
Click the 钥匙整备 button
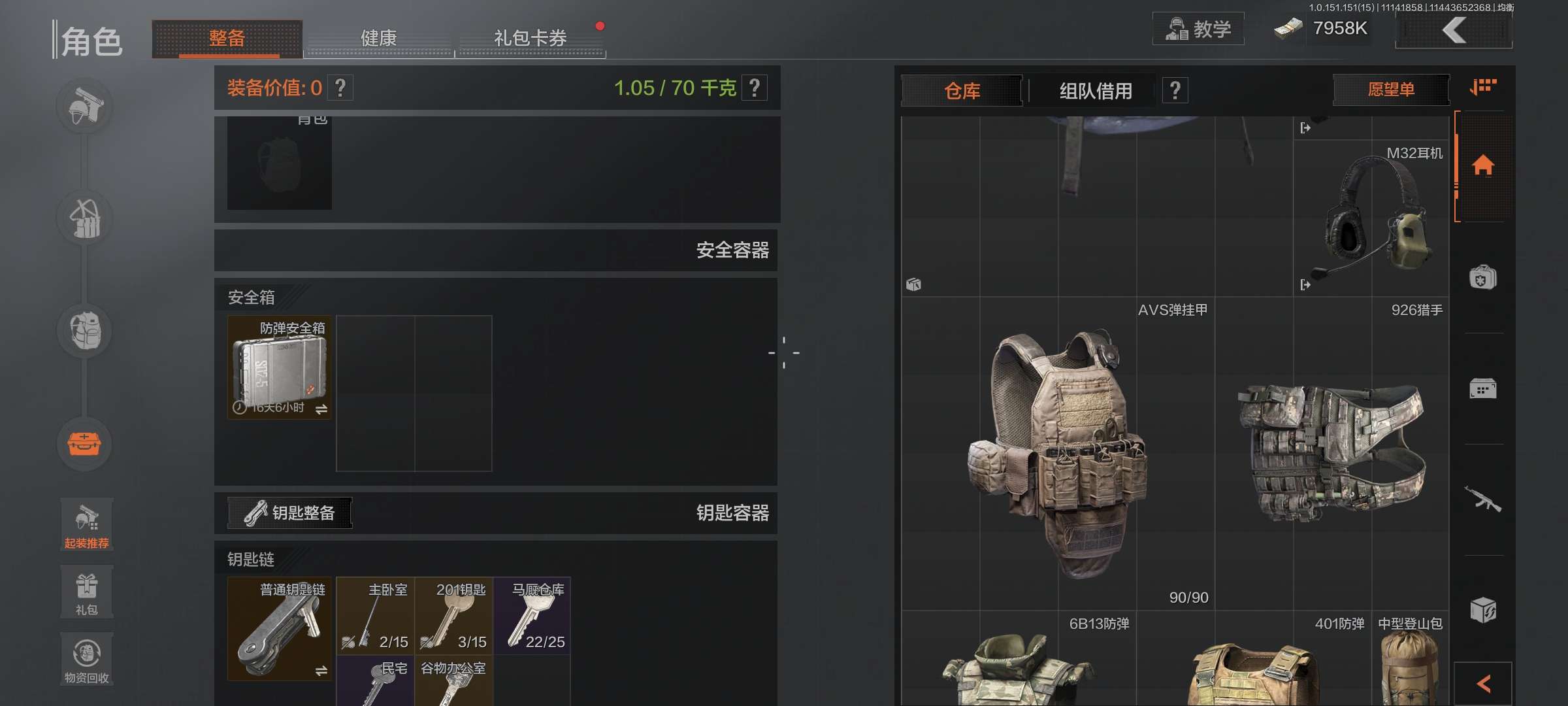[289, 513]
